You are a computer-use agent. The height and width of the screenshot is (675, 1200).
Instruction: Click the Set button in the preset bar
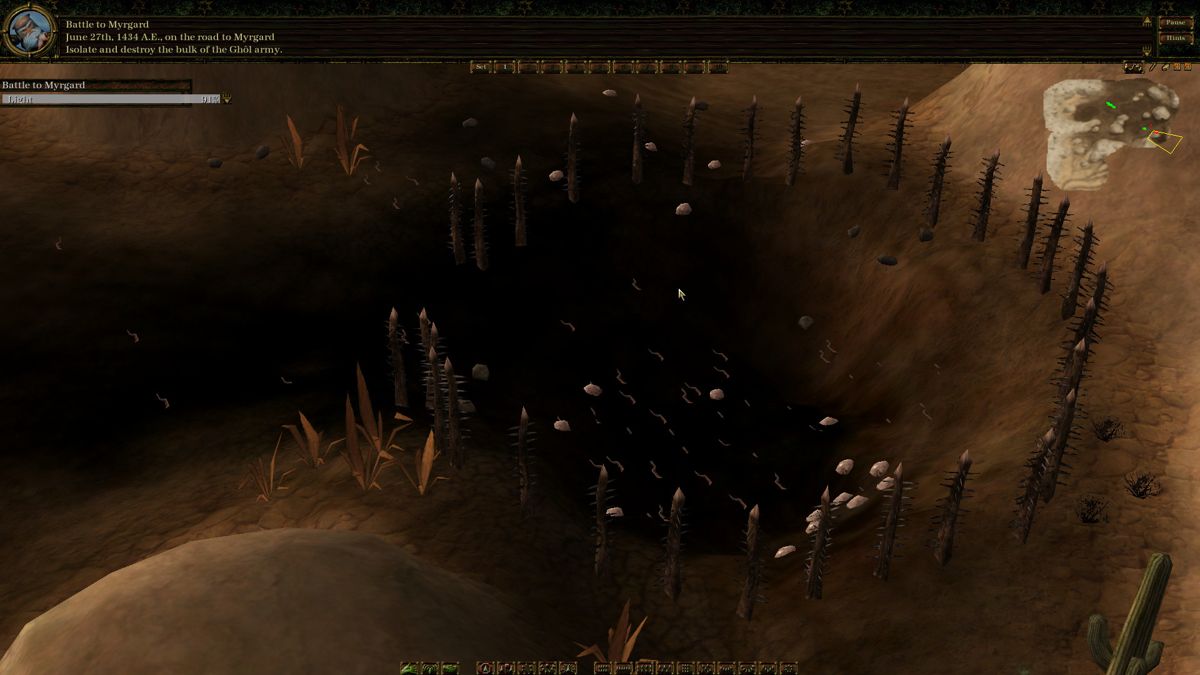click(x=481, y=67)
